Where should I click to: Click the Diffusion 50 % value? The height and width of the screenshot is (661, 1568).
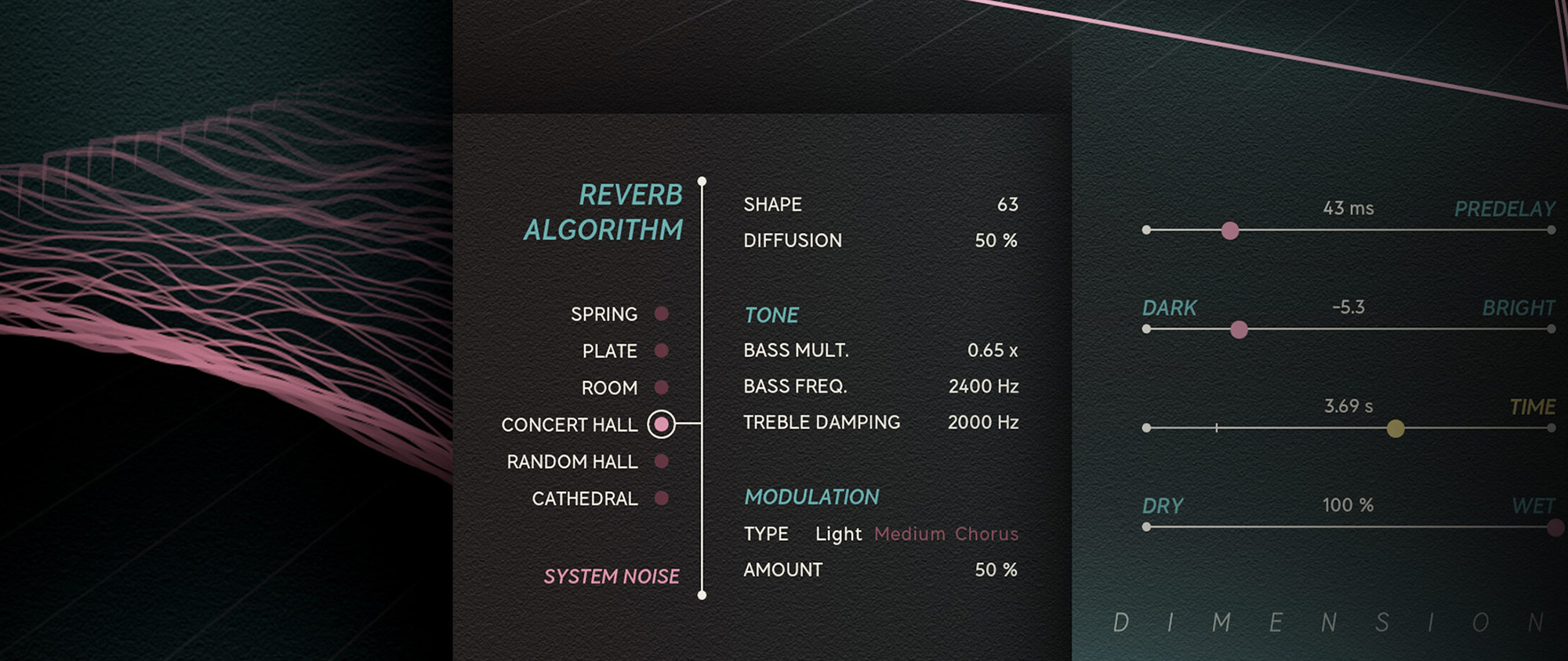point(996,240)
